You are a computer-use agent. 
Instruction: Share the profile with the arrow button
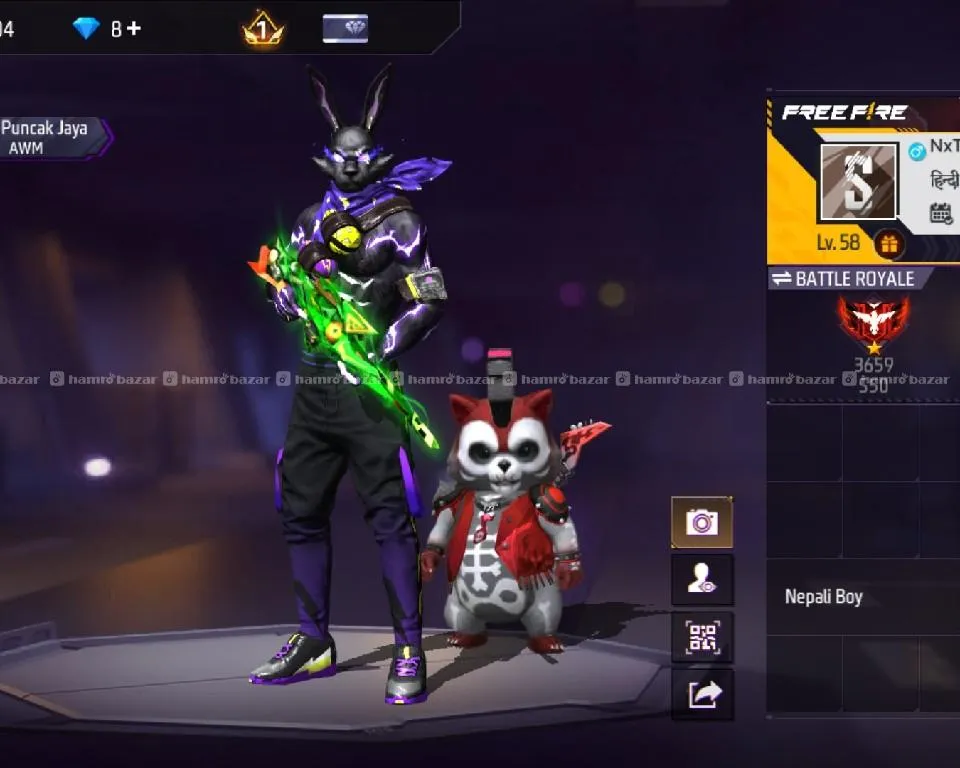click(701, 694)
